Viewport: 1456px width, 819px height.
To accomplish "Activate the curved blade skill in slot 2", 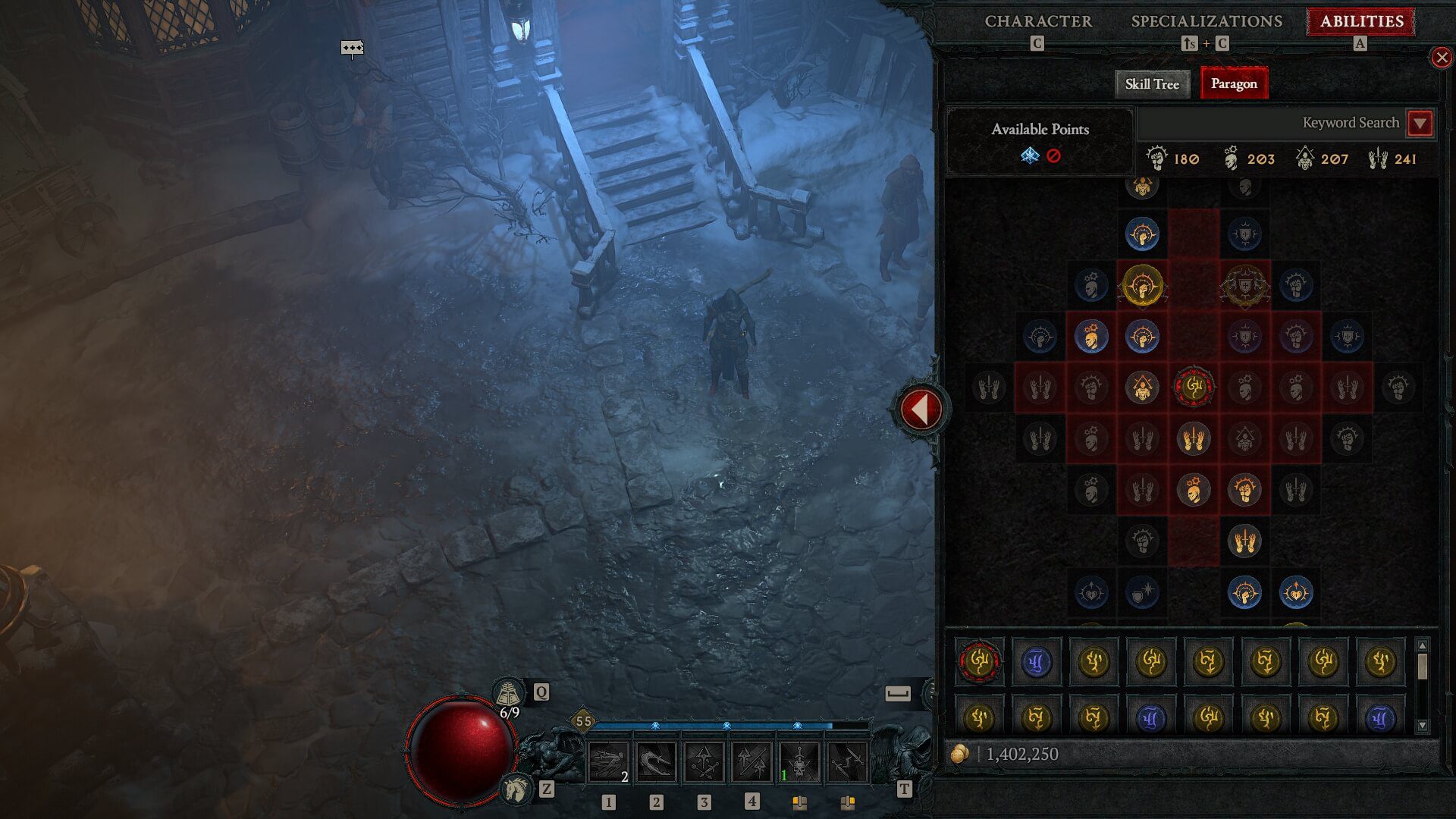I will pos(656,762).
